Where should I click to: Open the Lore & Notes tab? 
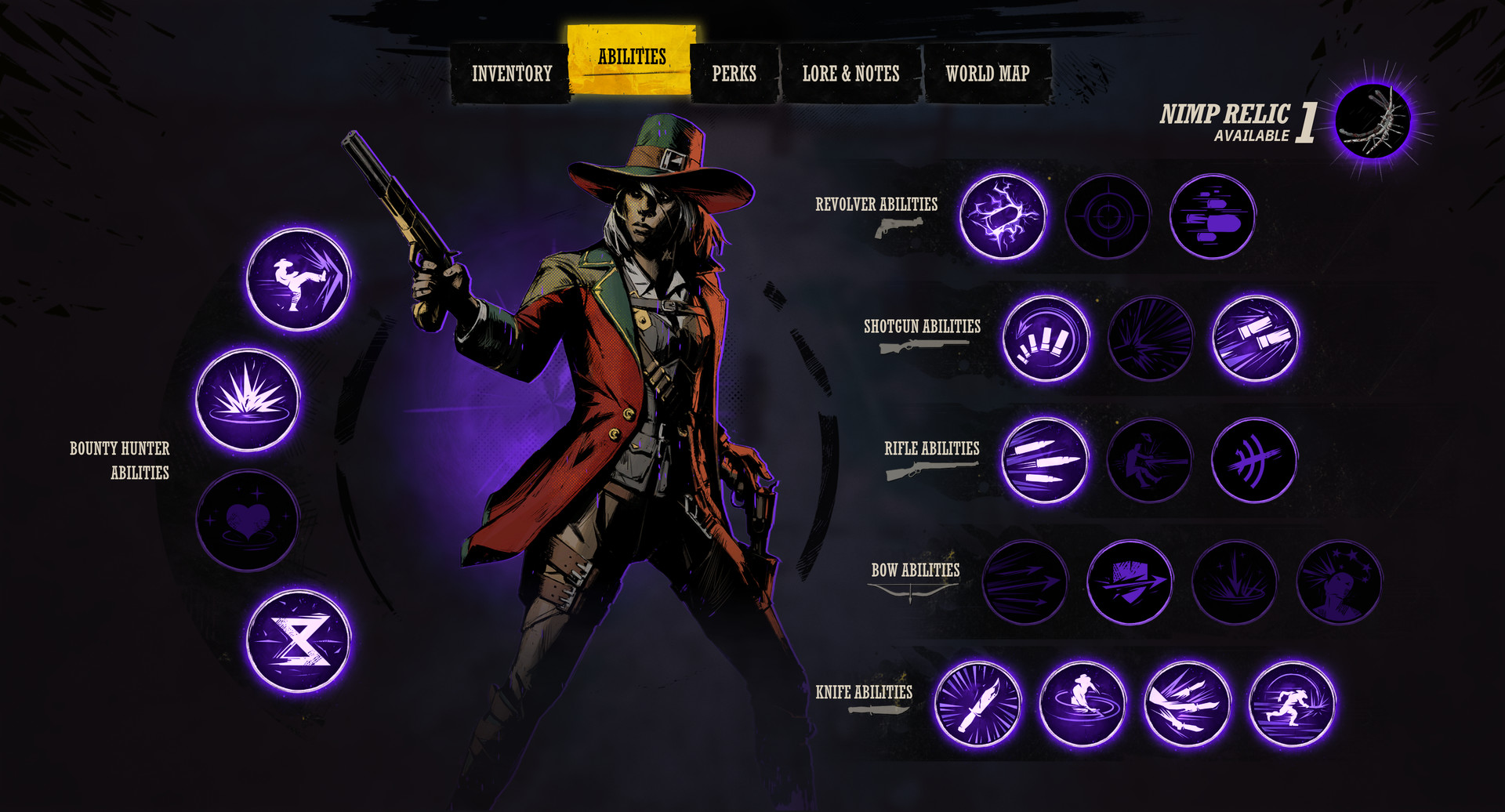coord(850,74)
